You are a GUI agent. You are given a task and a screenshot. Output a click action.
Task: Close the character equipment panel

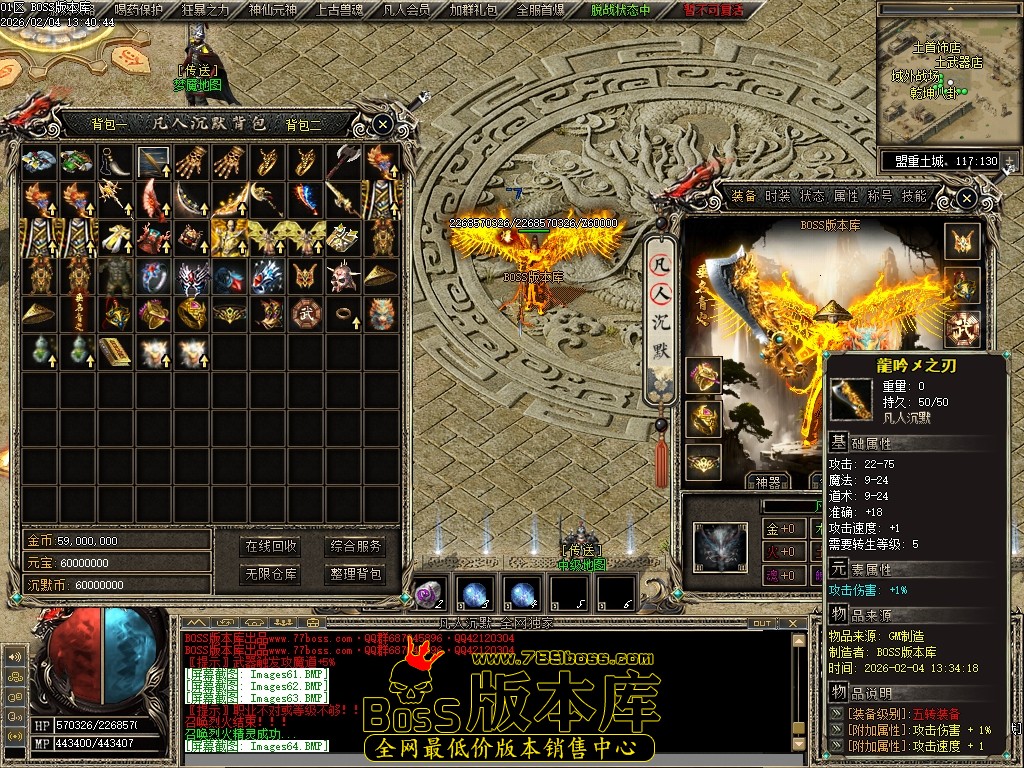pyautogui.click(x=966, y=199)
